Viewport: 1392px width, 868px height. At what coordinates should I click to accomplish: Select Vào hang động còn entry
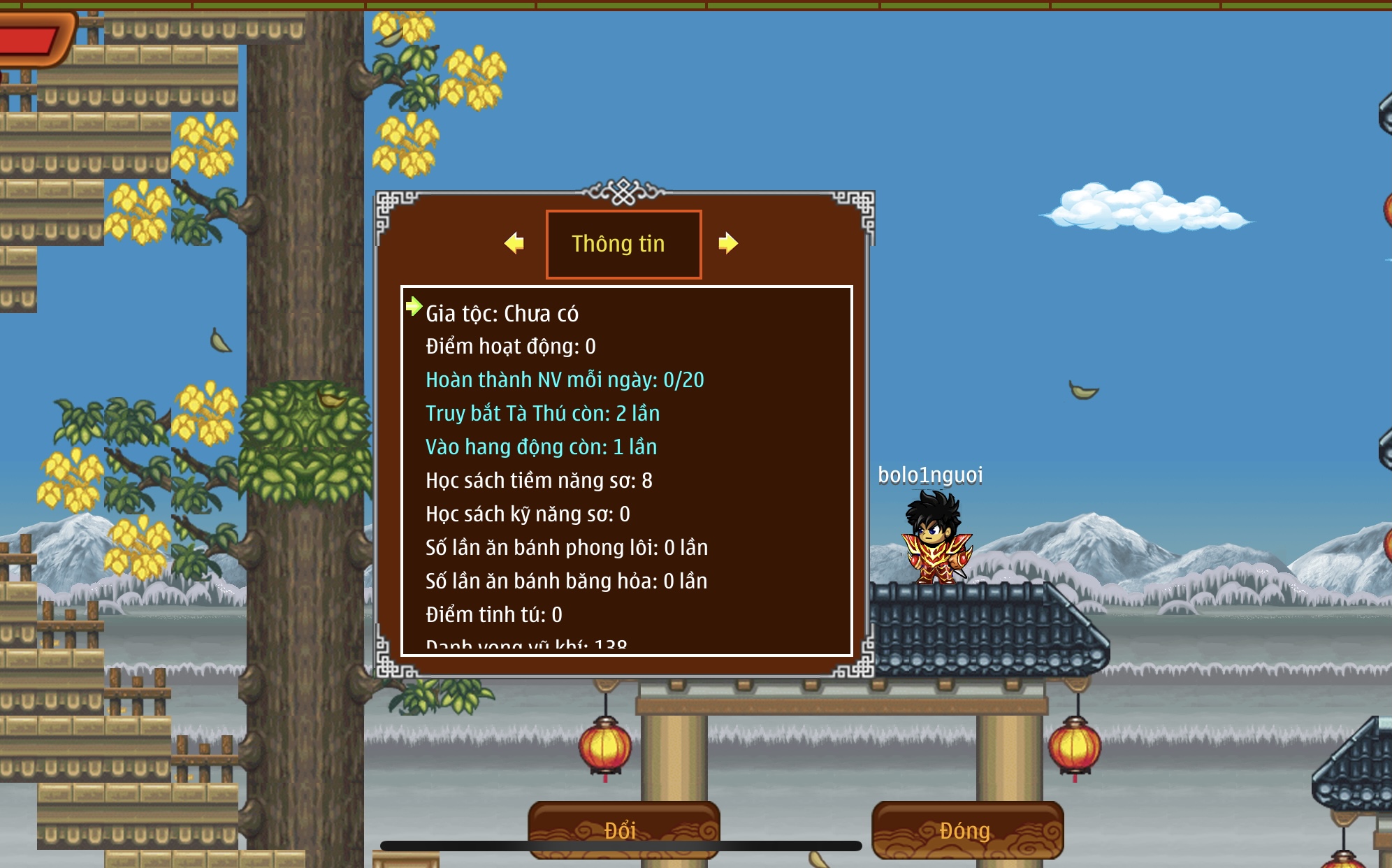541,447
